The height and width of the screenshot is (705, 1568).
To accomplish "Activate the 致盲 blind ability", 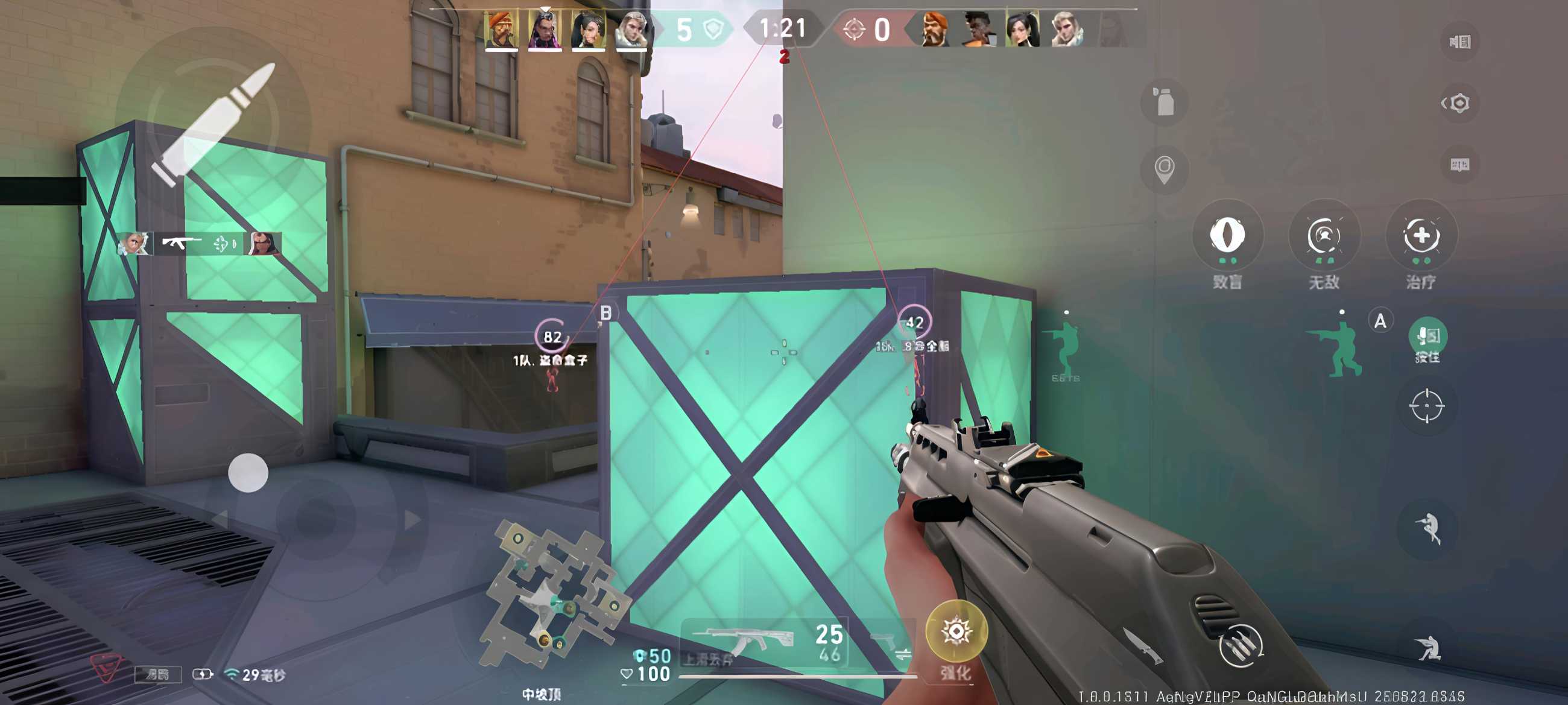I will (1227, 236).
